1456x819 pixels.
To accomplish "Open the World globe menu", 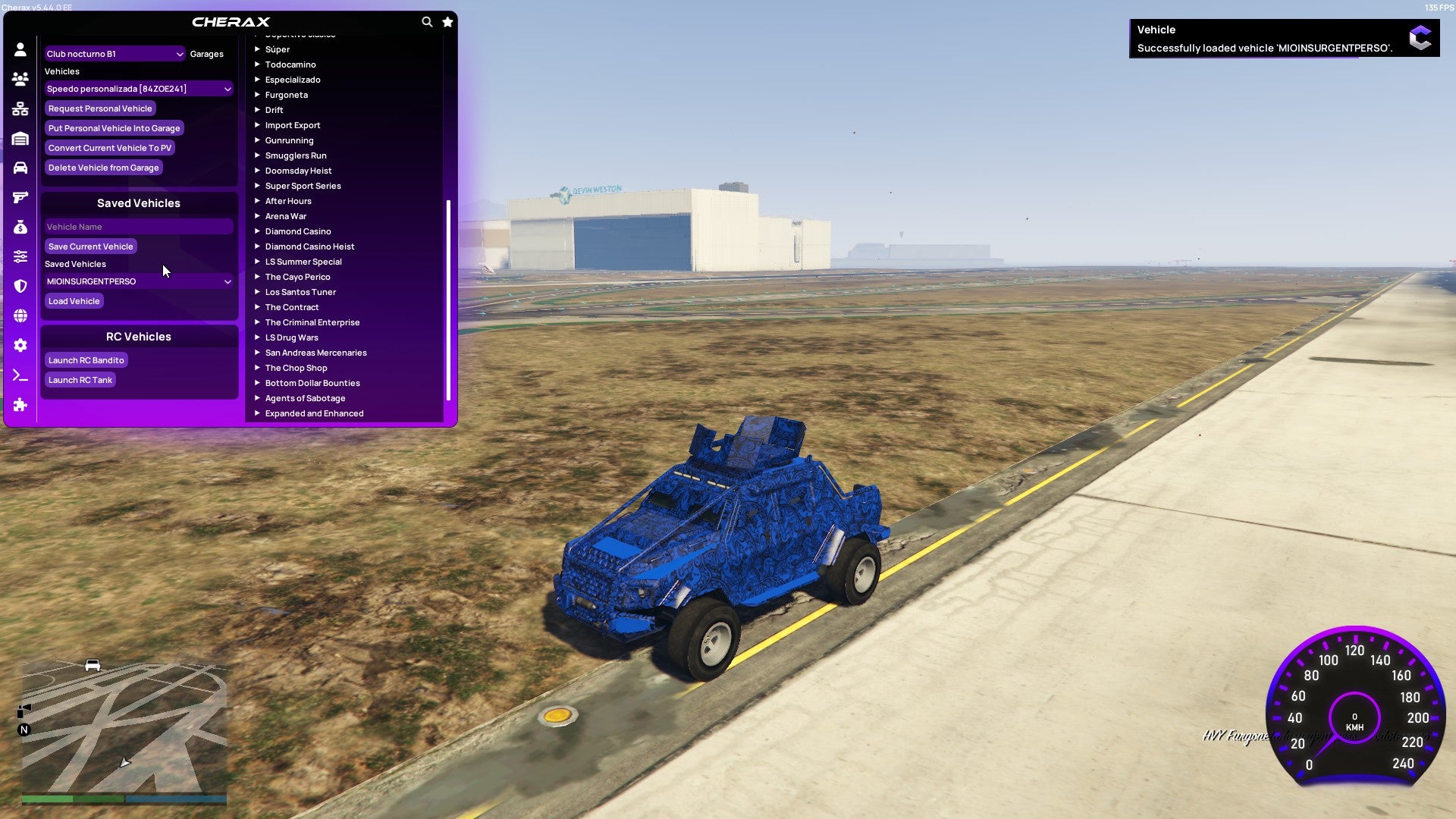I will [20, 316].
